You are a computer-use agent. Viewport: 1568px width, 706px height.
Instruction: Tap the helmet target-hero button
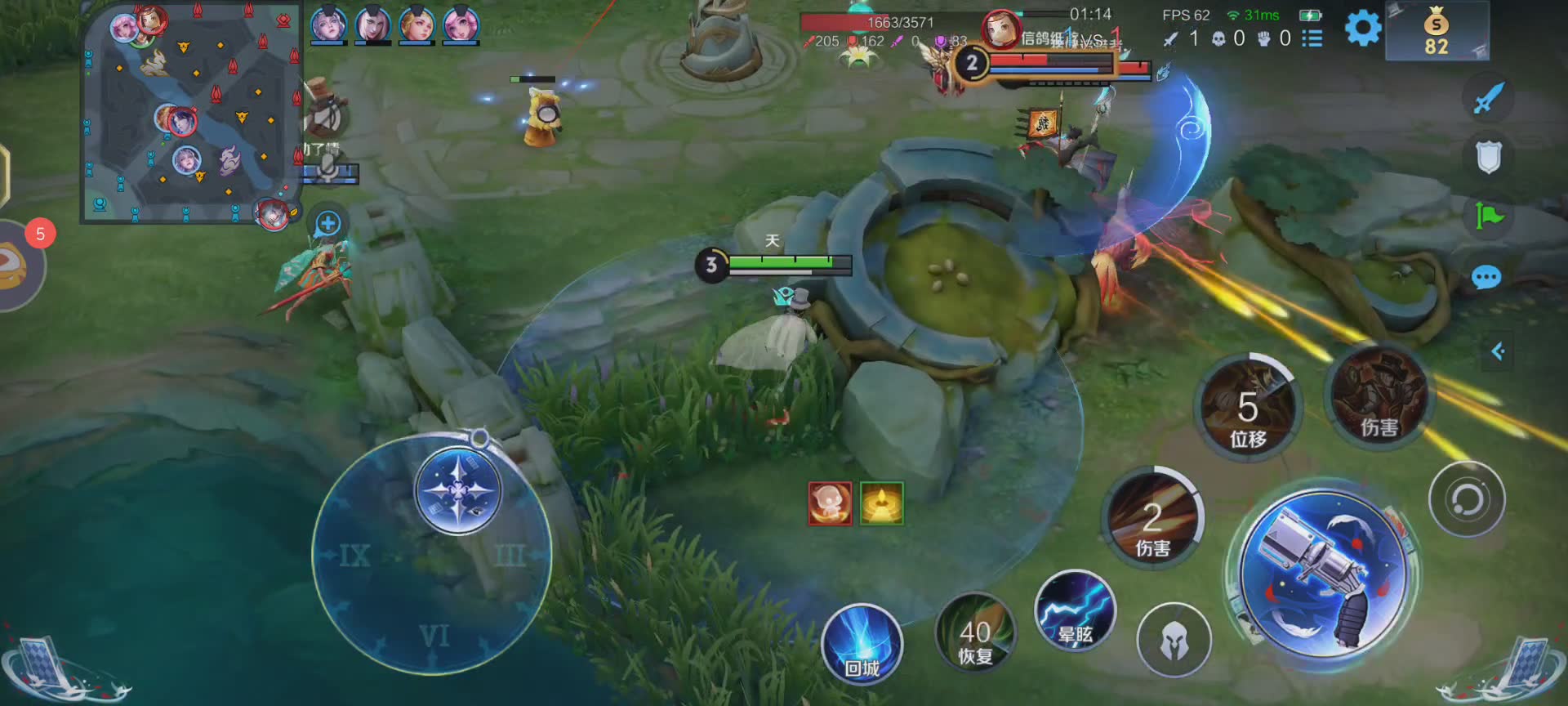tap(1174, 641)
